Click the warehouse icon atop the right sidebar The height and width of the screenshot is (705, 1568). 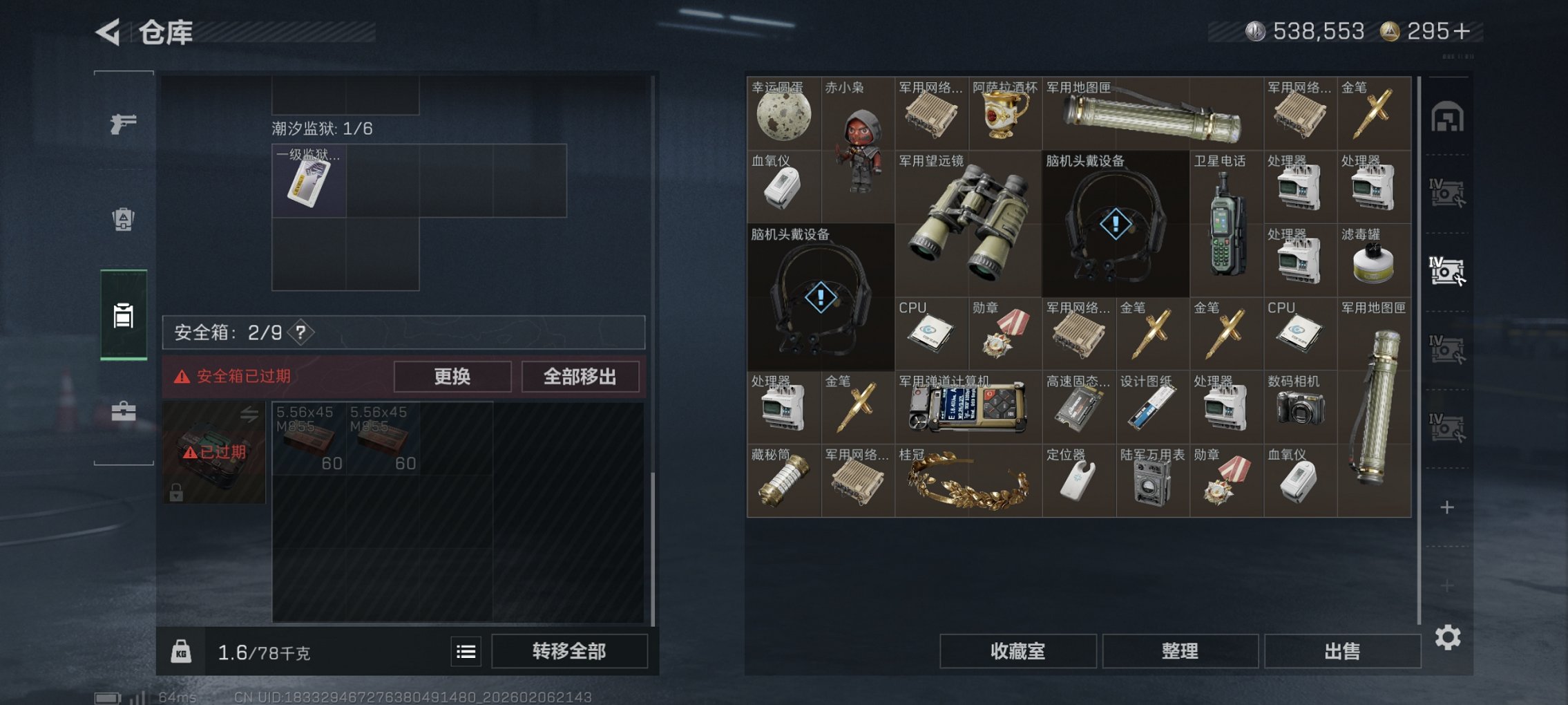1449,116
